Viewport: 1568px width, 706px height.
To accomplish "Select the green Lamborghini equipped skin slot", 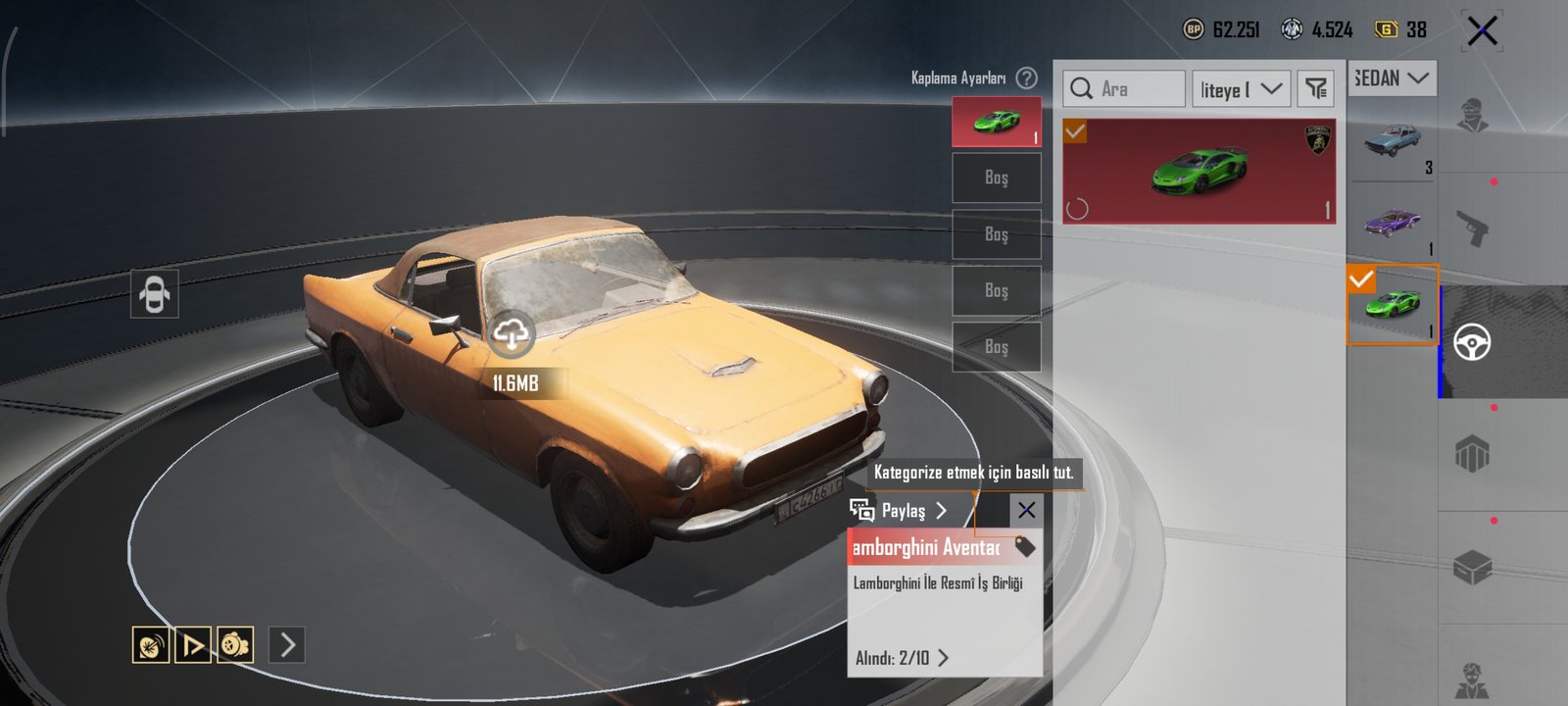I will [x=996, y=122].
